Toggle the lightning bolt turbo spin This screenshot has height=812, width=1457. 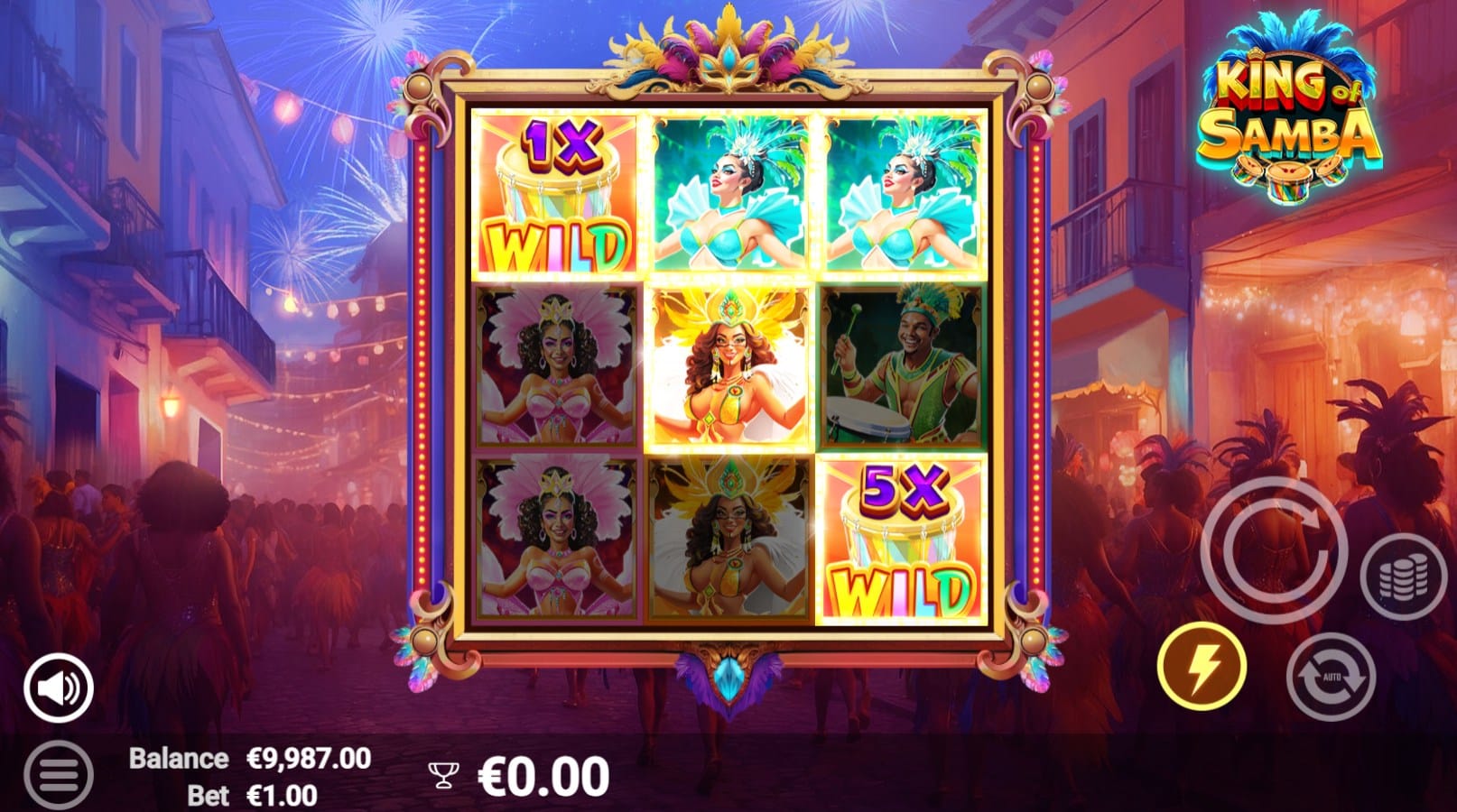coord(1202,668)
